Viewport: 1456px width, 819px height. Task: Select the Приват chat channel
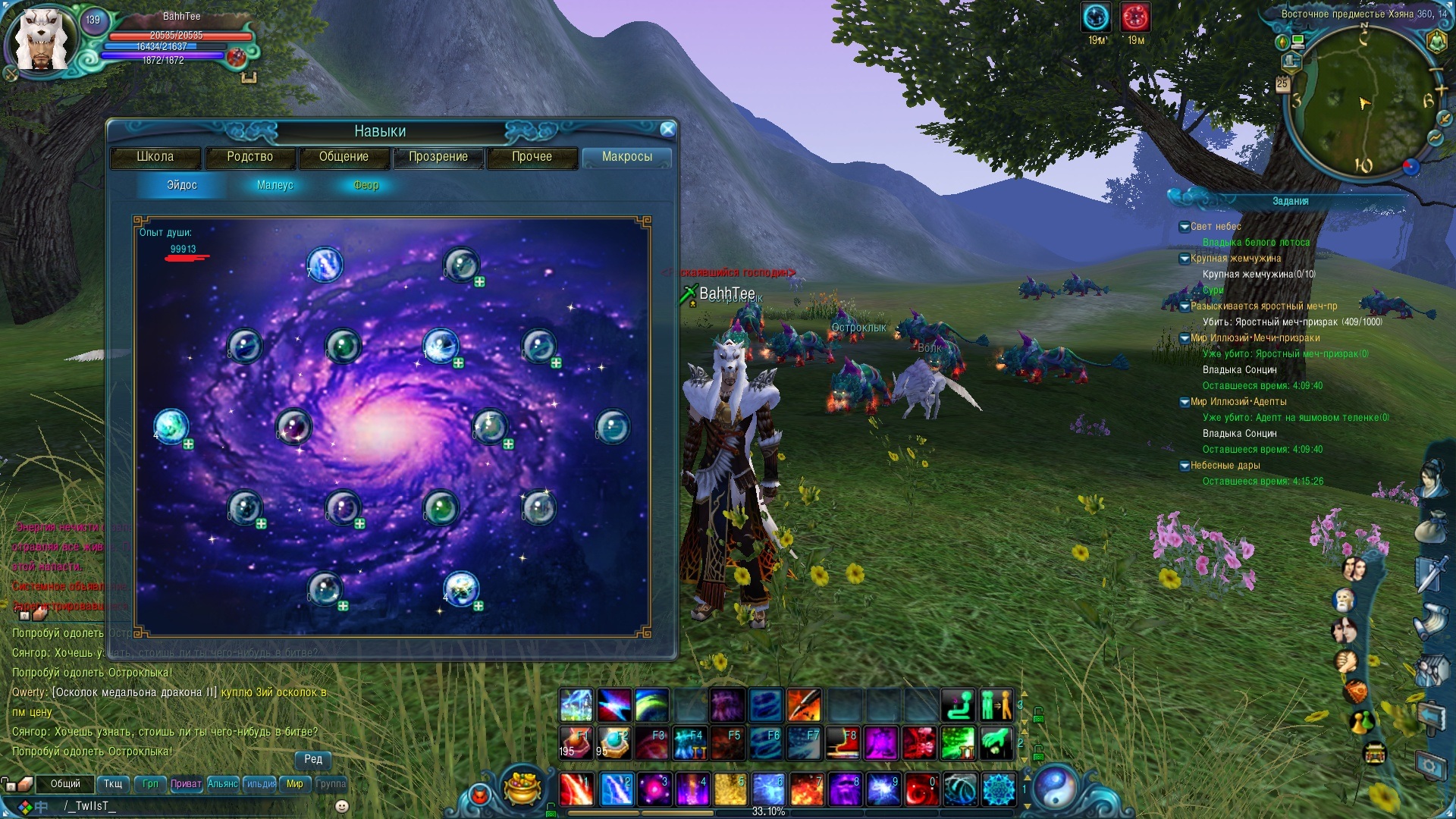[x=186, y=784]
